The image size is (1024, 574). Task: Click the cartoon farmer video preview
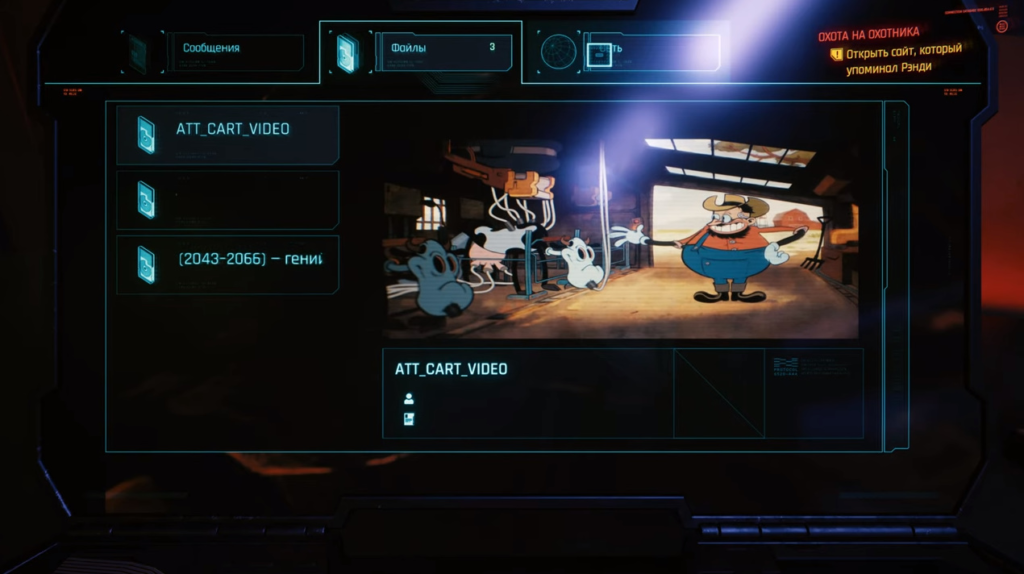621,238
